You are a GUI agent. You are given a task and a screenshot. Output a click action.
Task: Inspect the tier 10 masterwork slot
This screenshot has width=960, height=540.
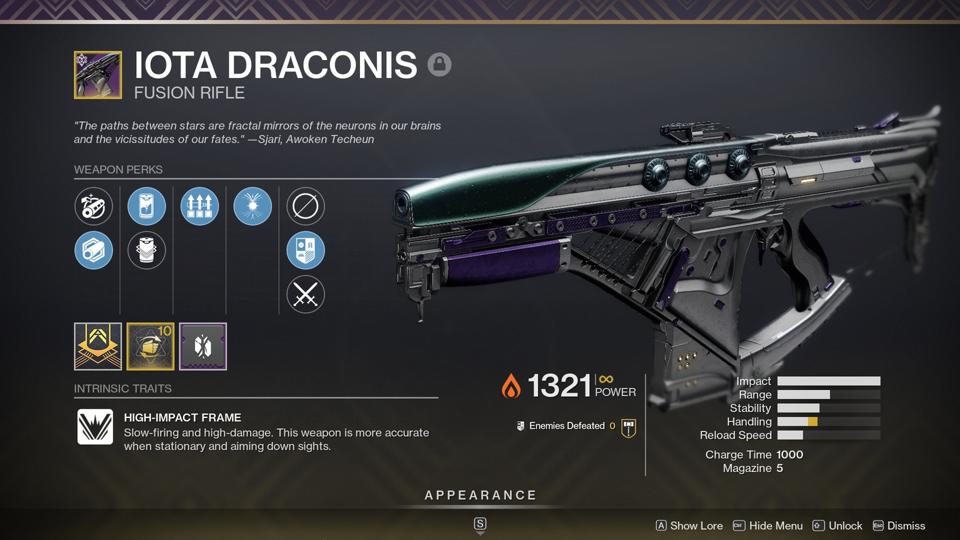point(150,346)
